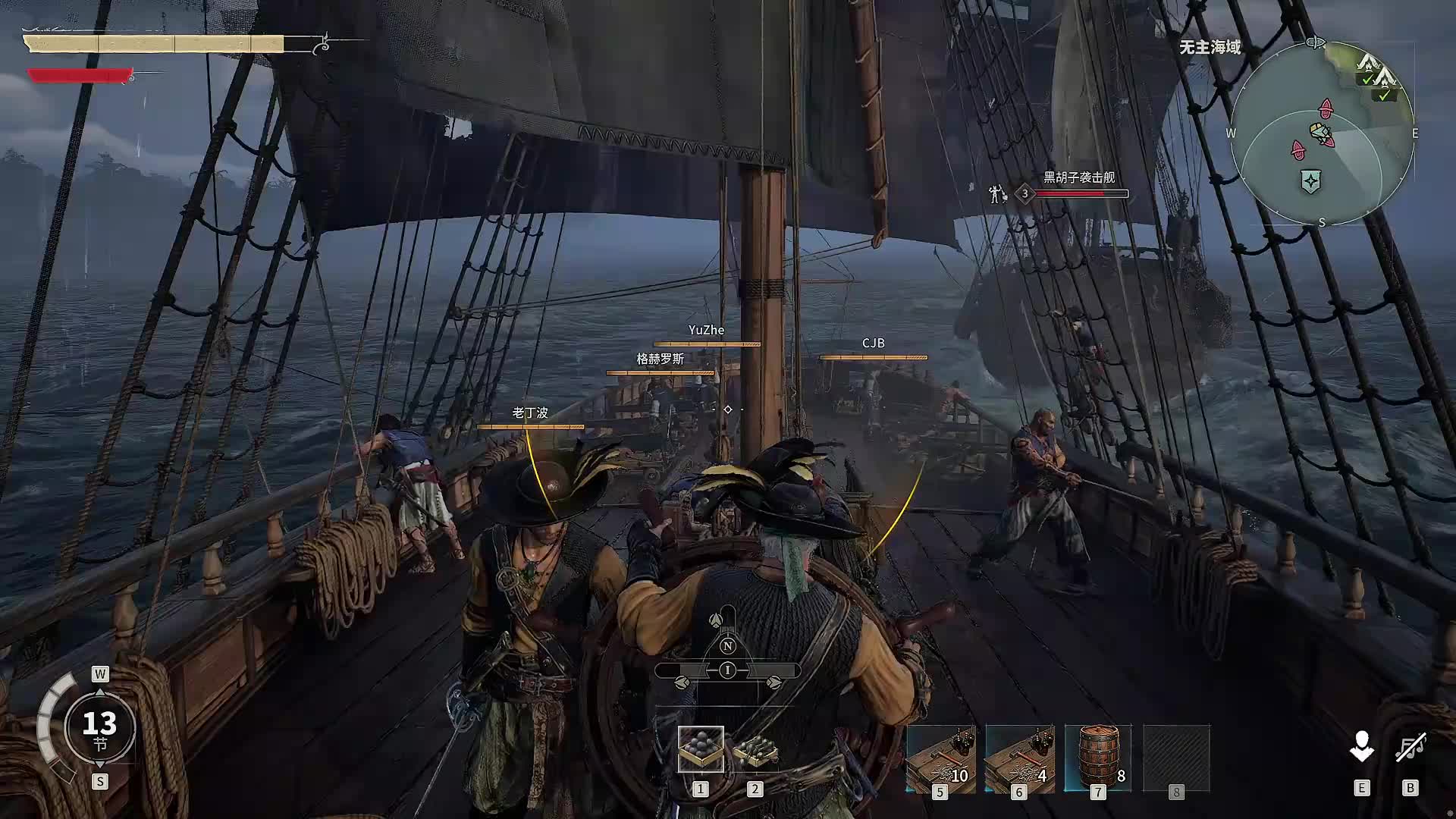Select crew member CJB's nameplate
This screenshot has width=1456, height=819.
pyautogui.click(x=873, y=344)
